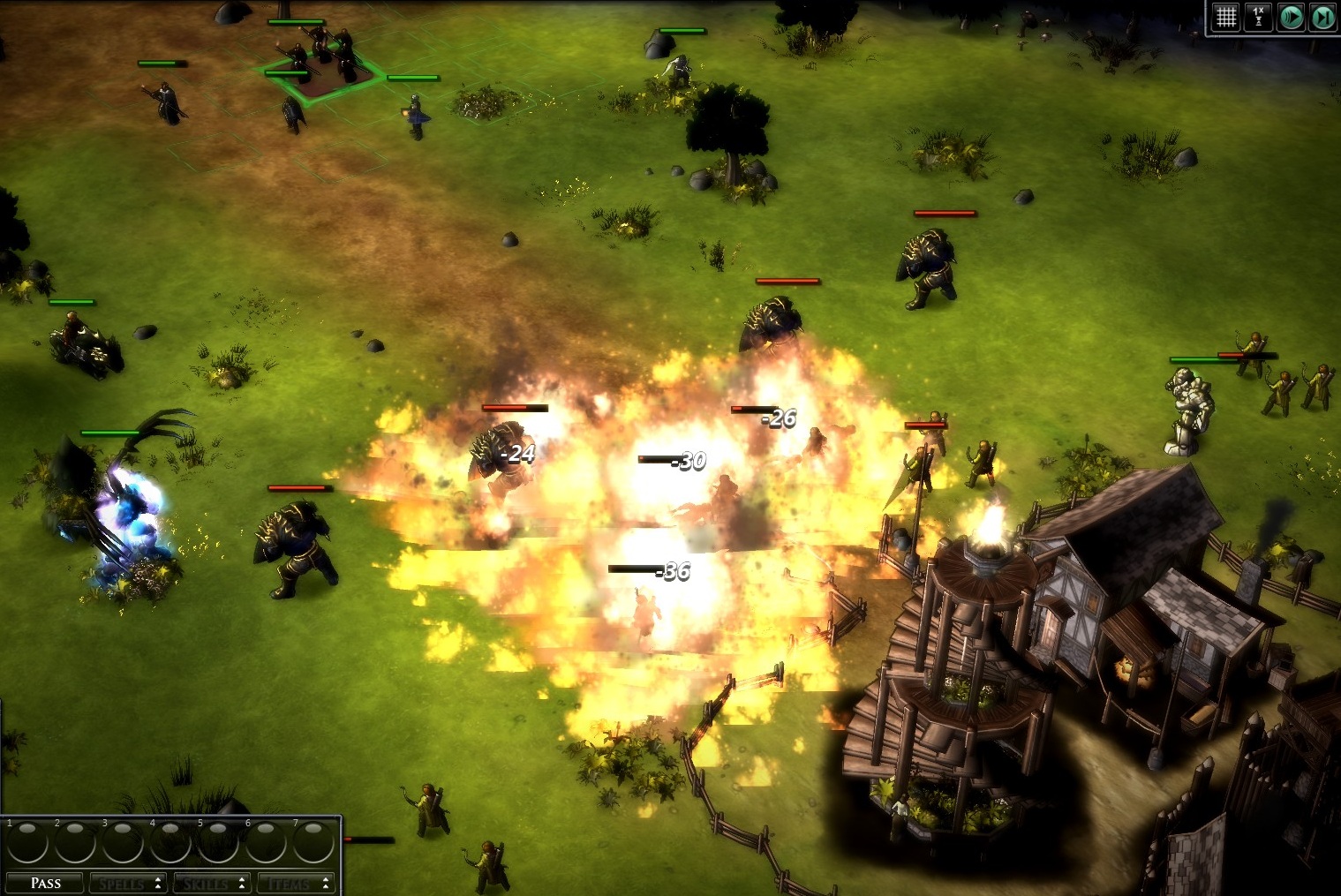
Task: Click the green skip-to-end button
Action: (1322, 17)
